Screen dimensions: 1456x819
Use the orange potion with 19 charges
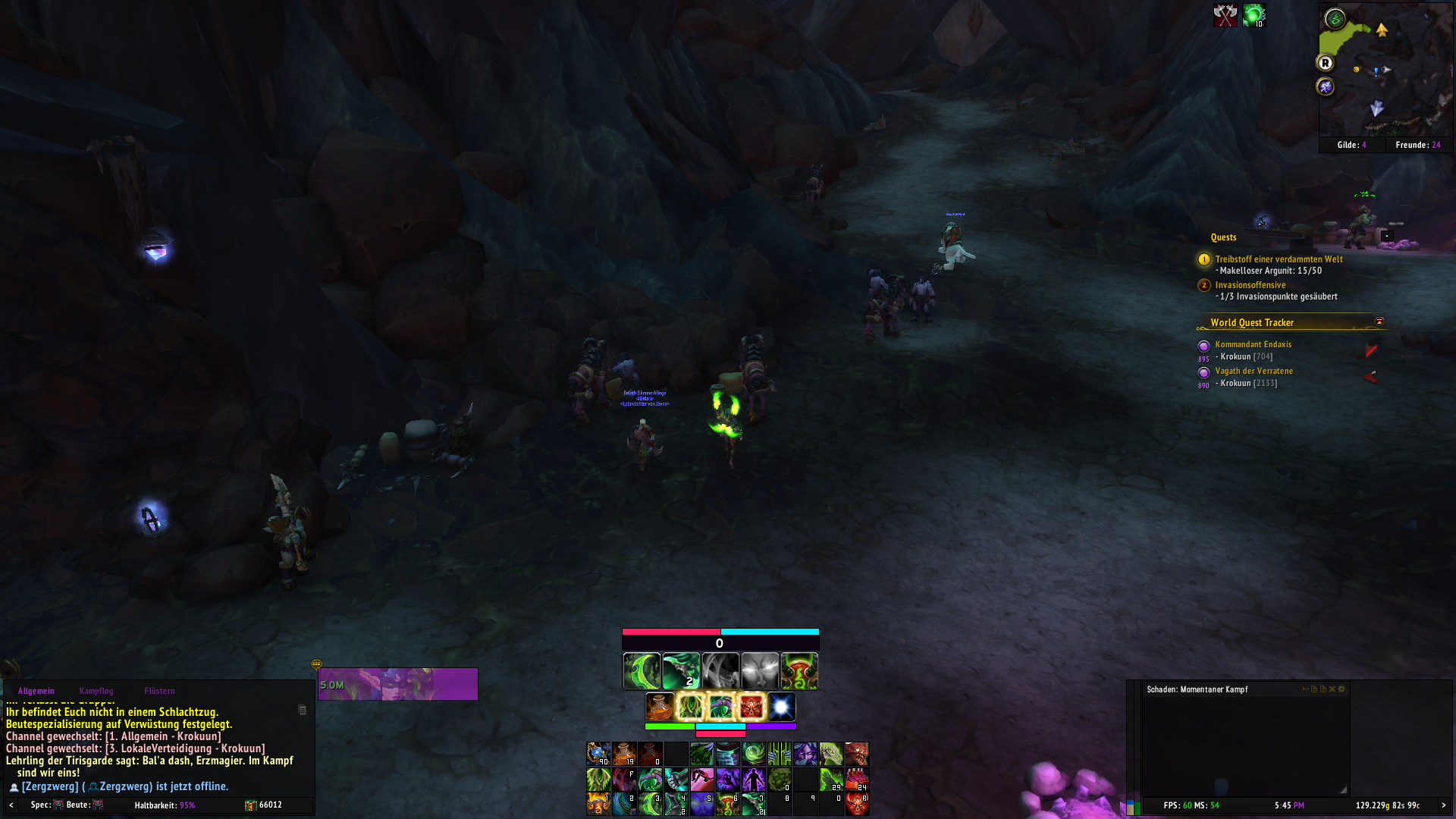coord(624,754)
